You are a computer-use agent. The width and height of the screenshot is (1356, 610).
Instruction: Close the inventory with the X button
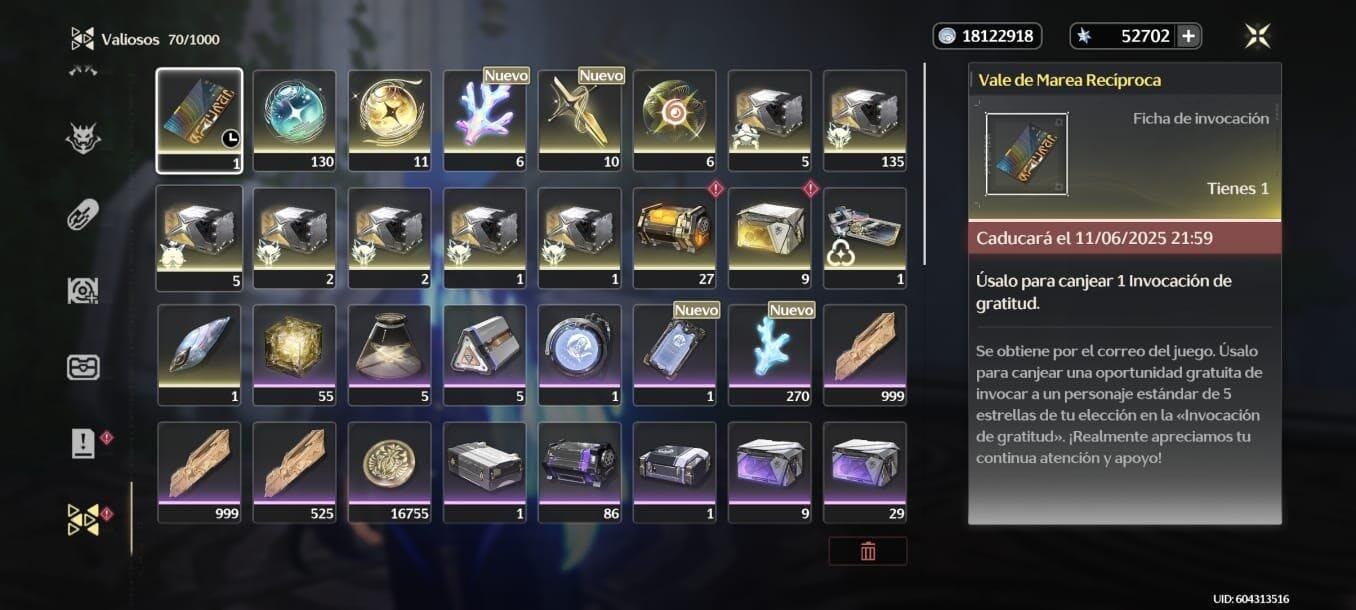coord(1257,37)
